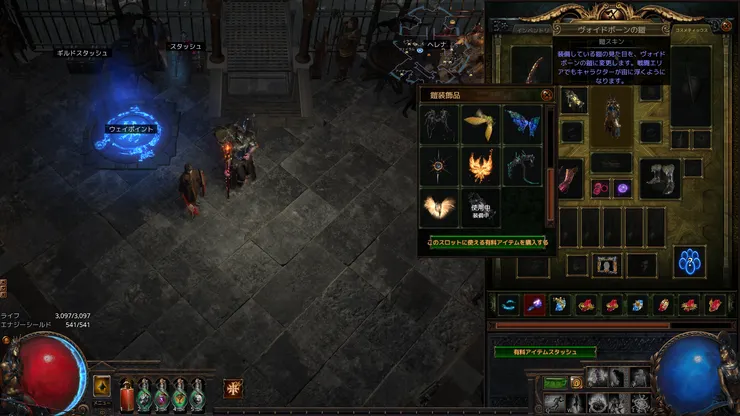Open the gold diamond shop button

coord(102,385)
